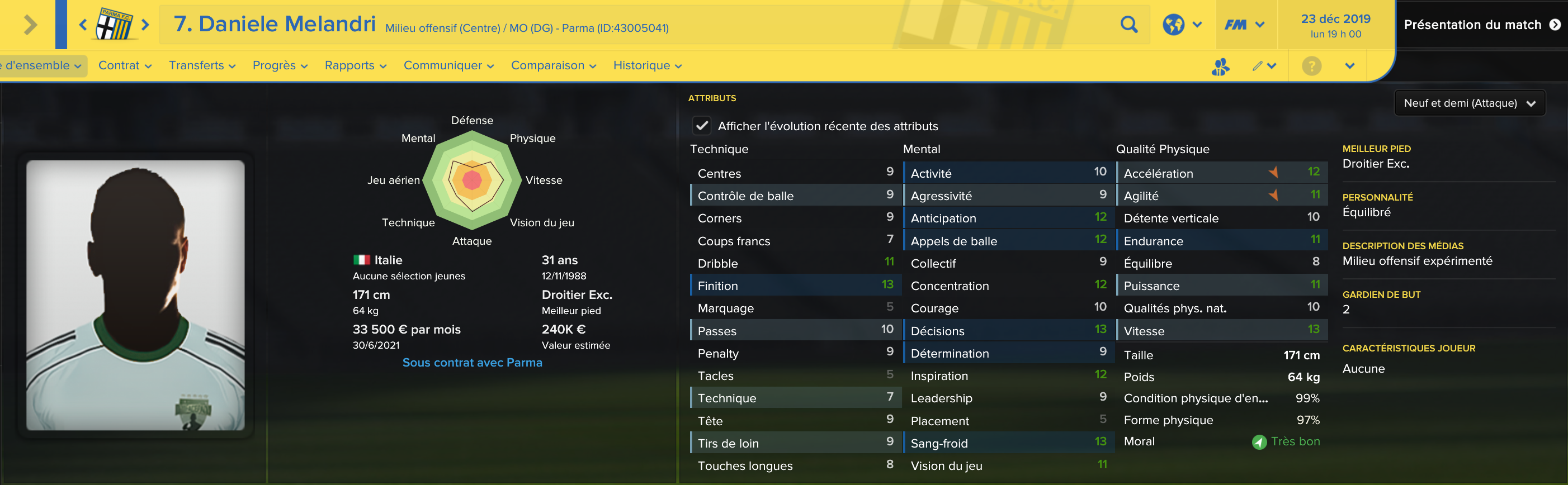Open the world globe menu

coord(1181,25)
